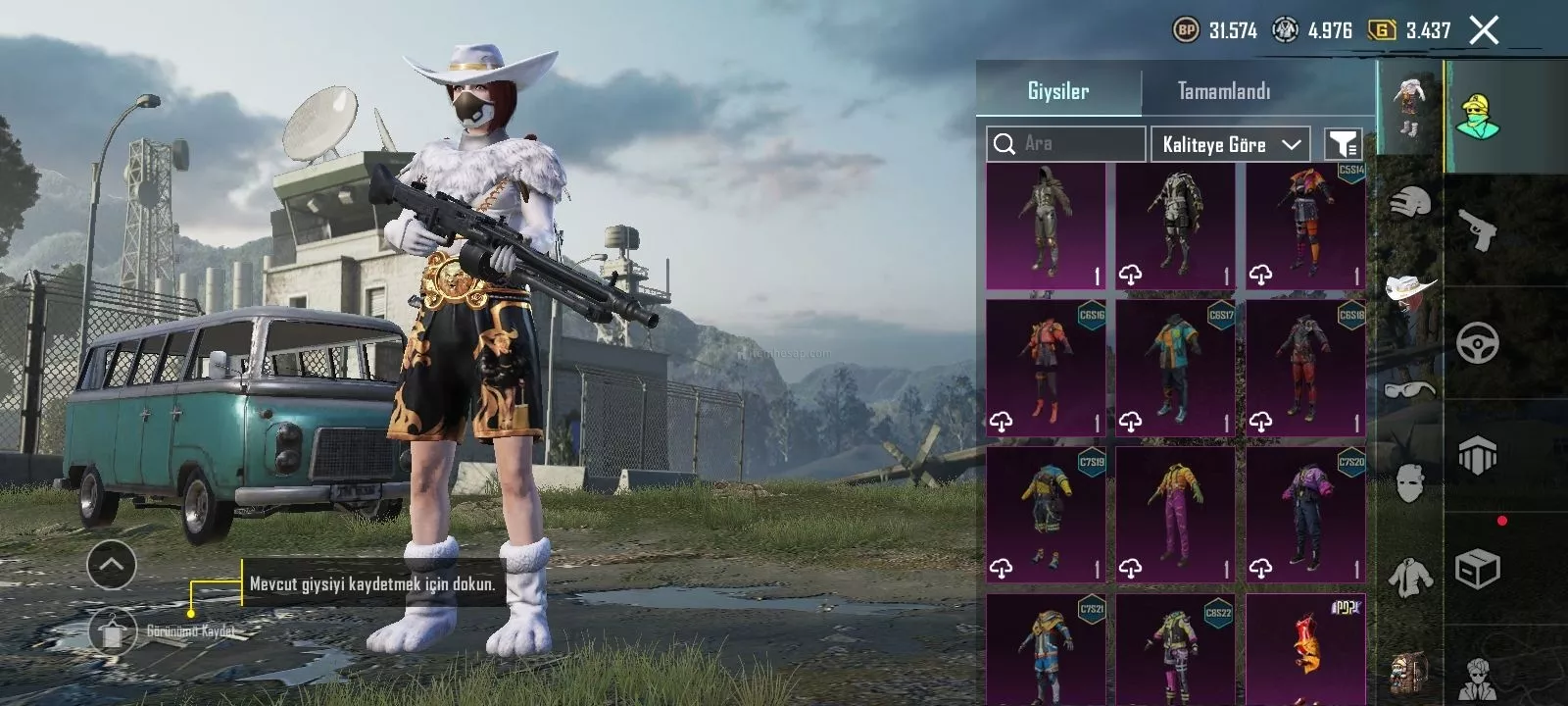Viewport: 1568px width, 706px height.
Task: Open the Kaliteye Göre sort dropdown
Action: (1231, 144)
